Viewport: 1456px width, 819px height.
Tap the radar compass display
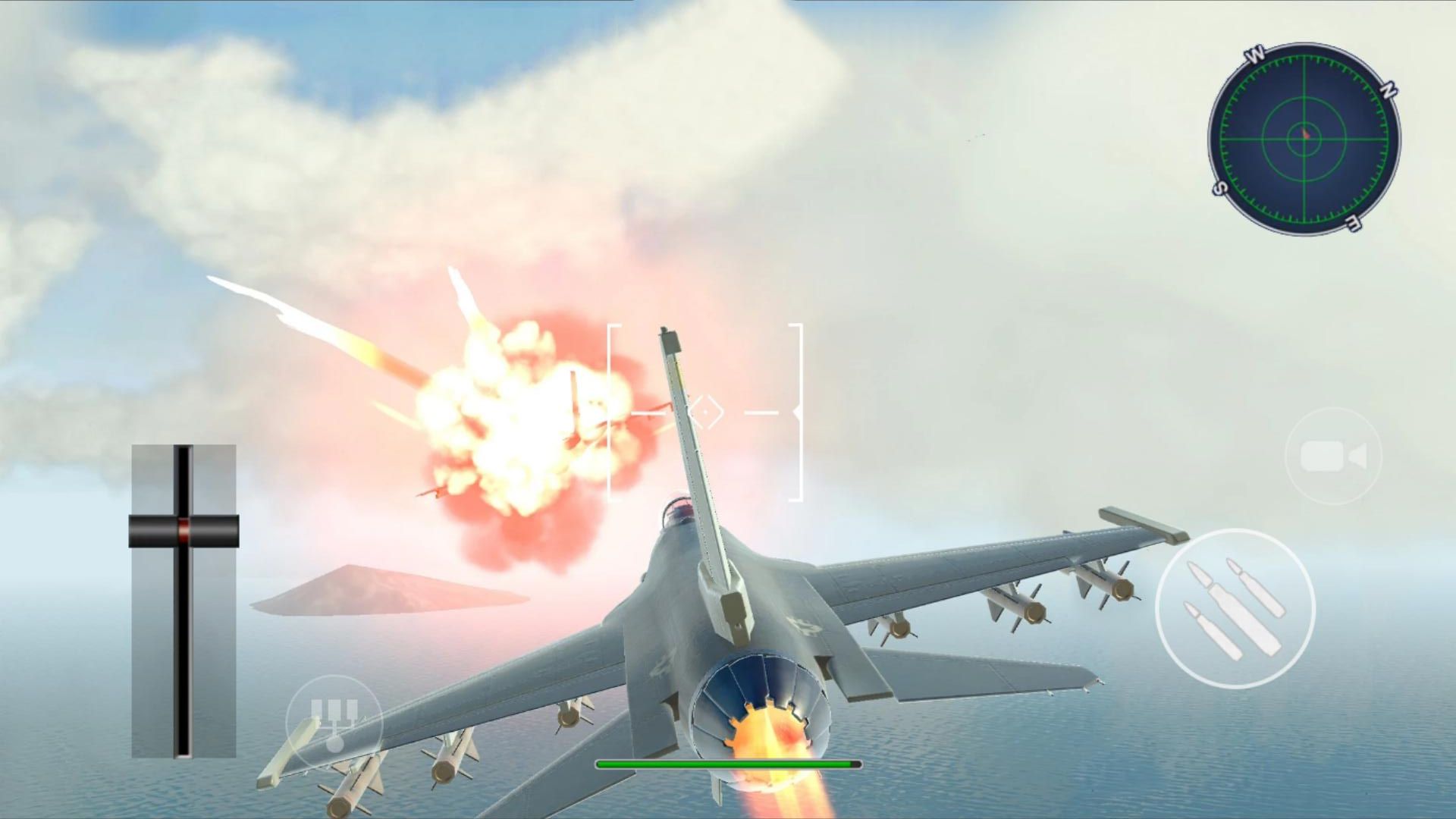(x=1306, y=136)
